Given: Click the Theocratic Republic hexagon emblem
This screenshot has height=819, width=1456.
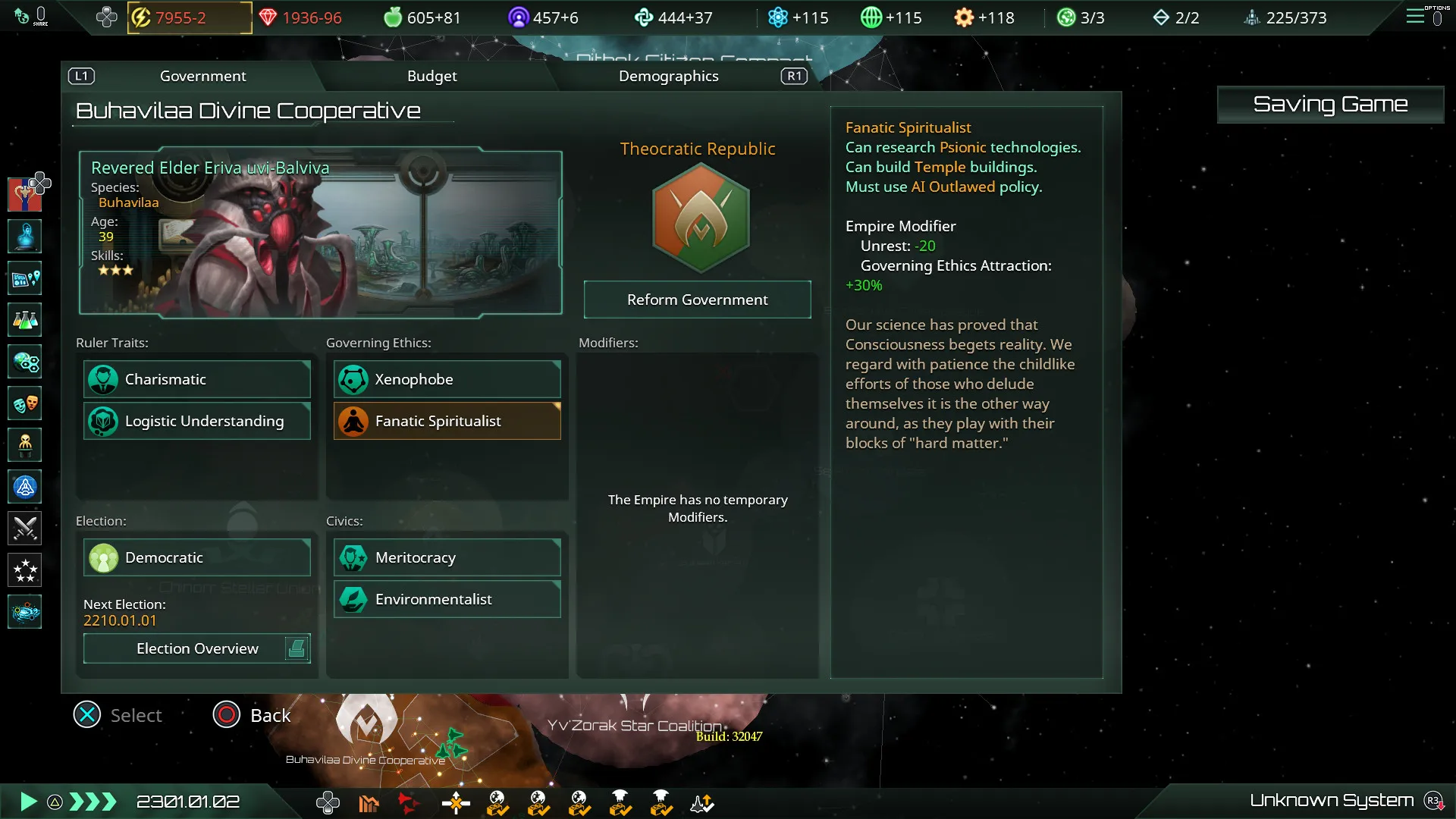Looking at the screenshot, I should pos(701,218).
